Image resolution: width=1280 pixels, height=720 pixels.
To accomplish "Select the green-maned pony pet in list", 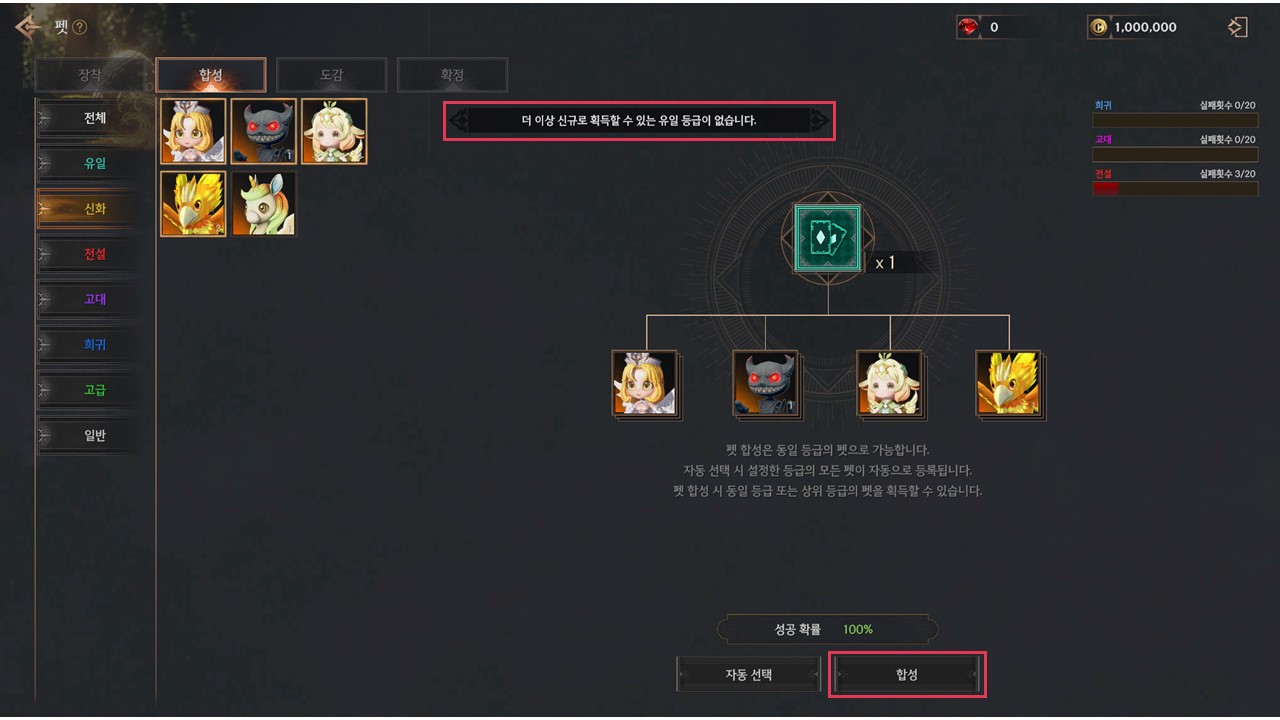I will [264, 204].
